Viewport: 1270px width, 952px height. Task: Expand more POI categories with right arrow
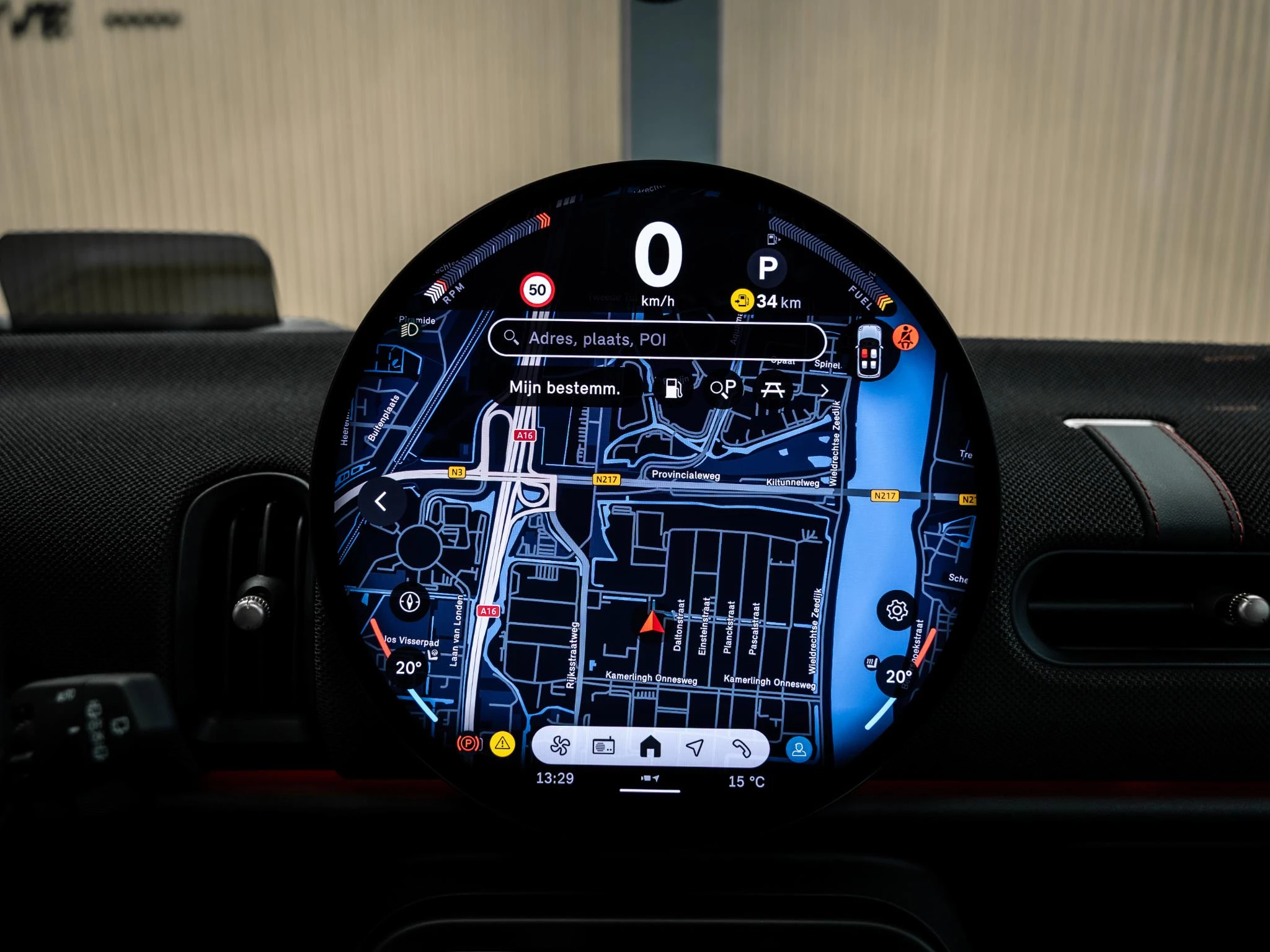824,390
